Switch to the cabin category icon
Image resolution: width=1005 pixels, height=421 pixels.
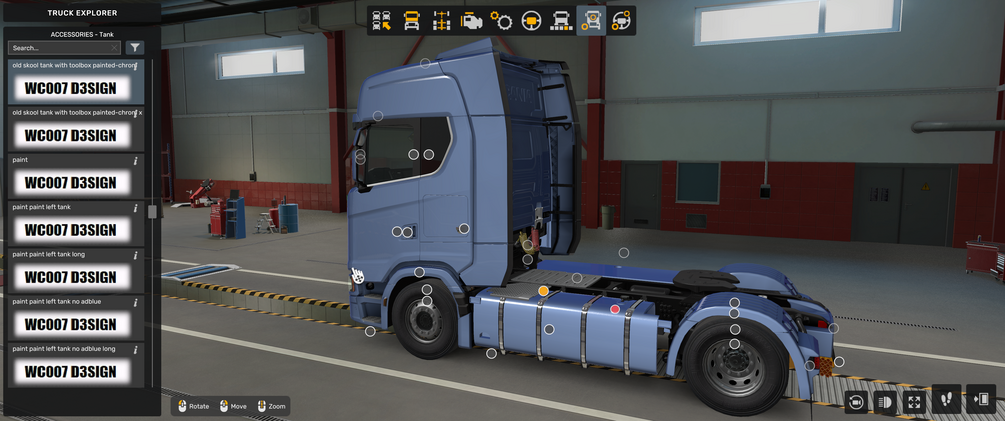(x=411, y=21)
